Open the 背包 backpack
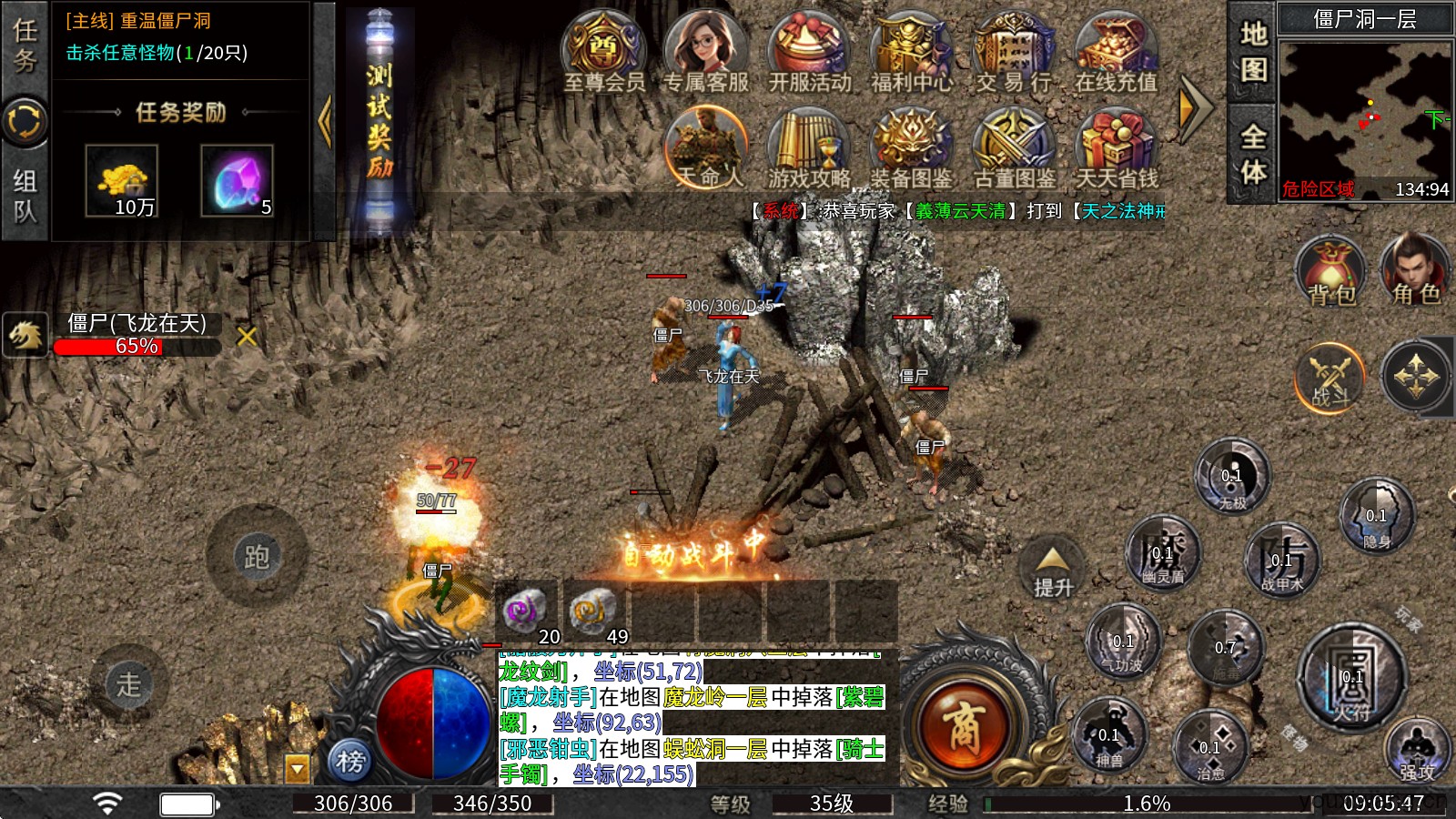 click(1330, 271)
